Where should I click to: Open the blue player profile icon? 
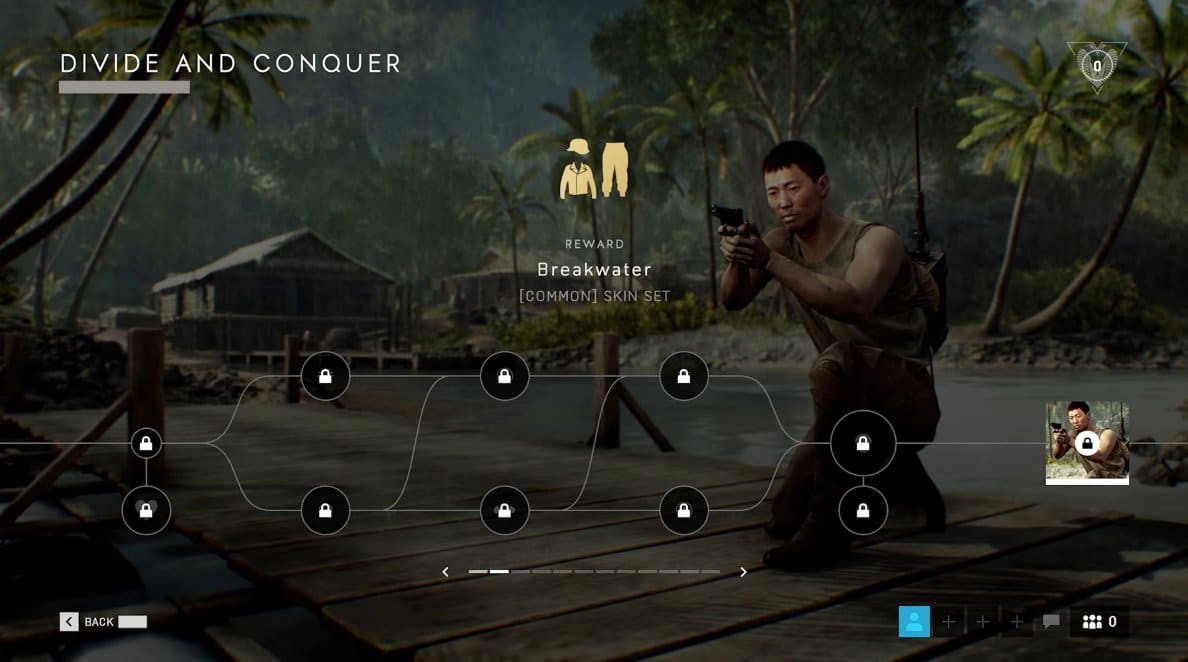point(914,622)
